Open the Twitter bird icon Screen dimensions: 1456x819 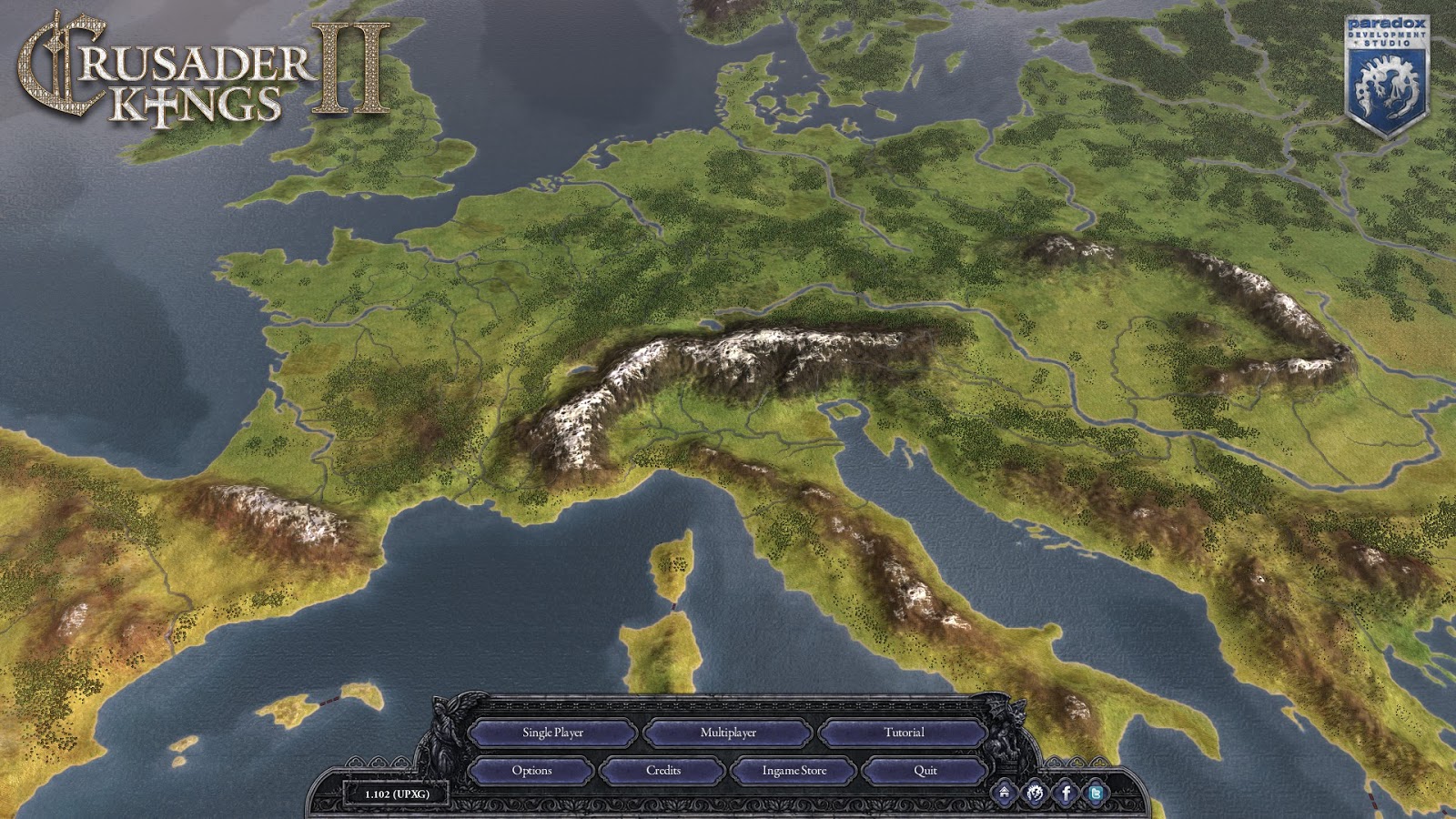[x=1097, y=793]
